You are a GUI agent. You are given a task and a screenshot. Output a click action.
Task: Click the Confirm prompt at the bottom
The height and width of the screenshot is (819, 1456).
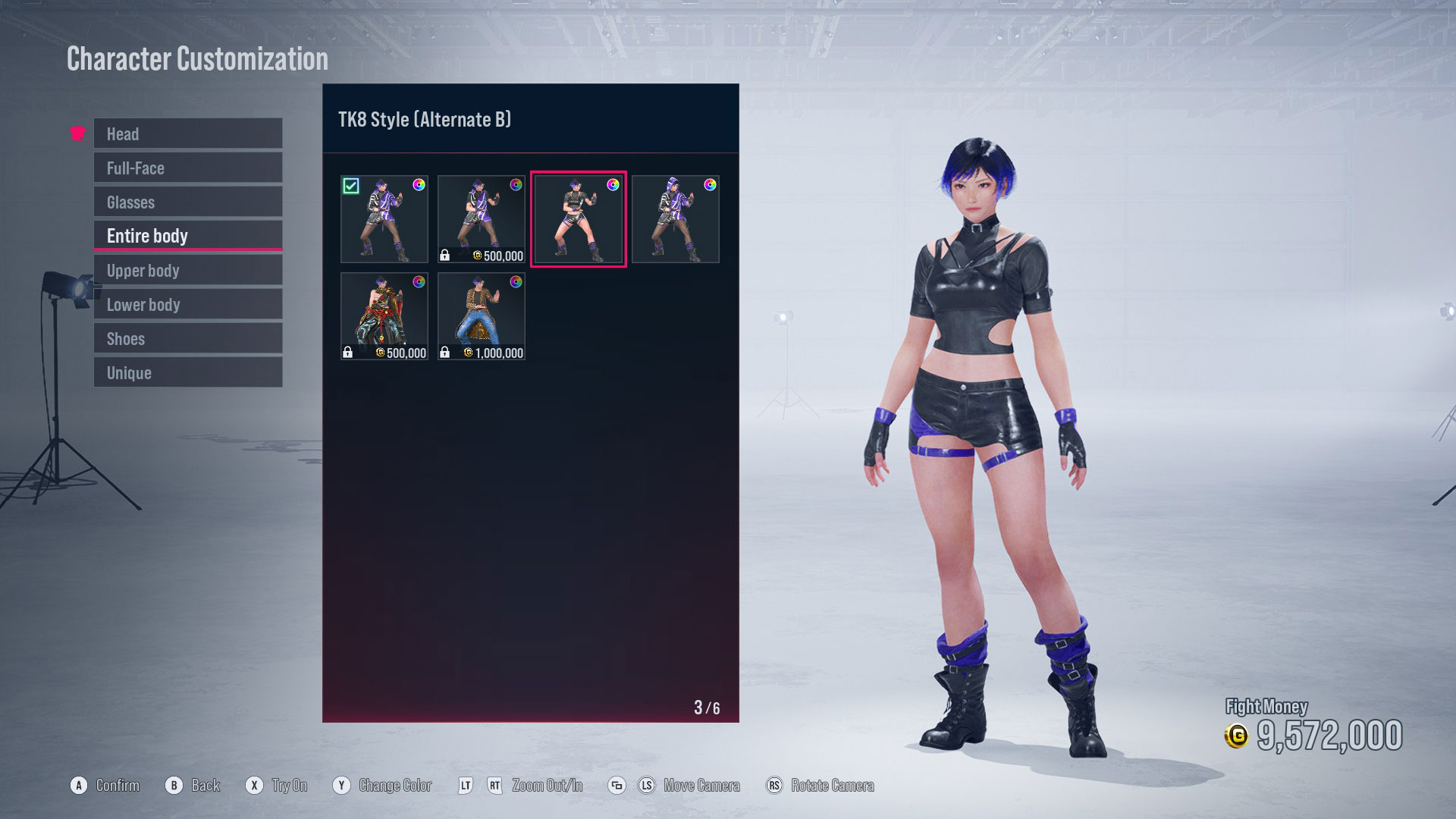pyautogui.click(x=118, y=786)
